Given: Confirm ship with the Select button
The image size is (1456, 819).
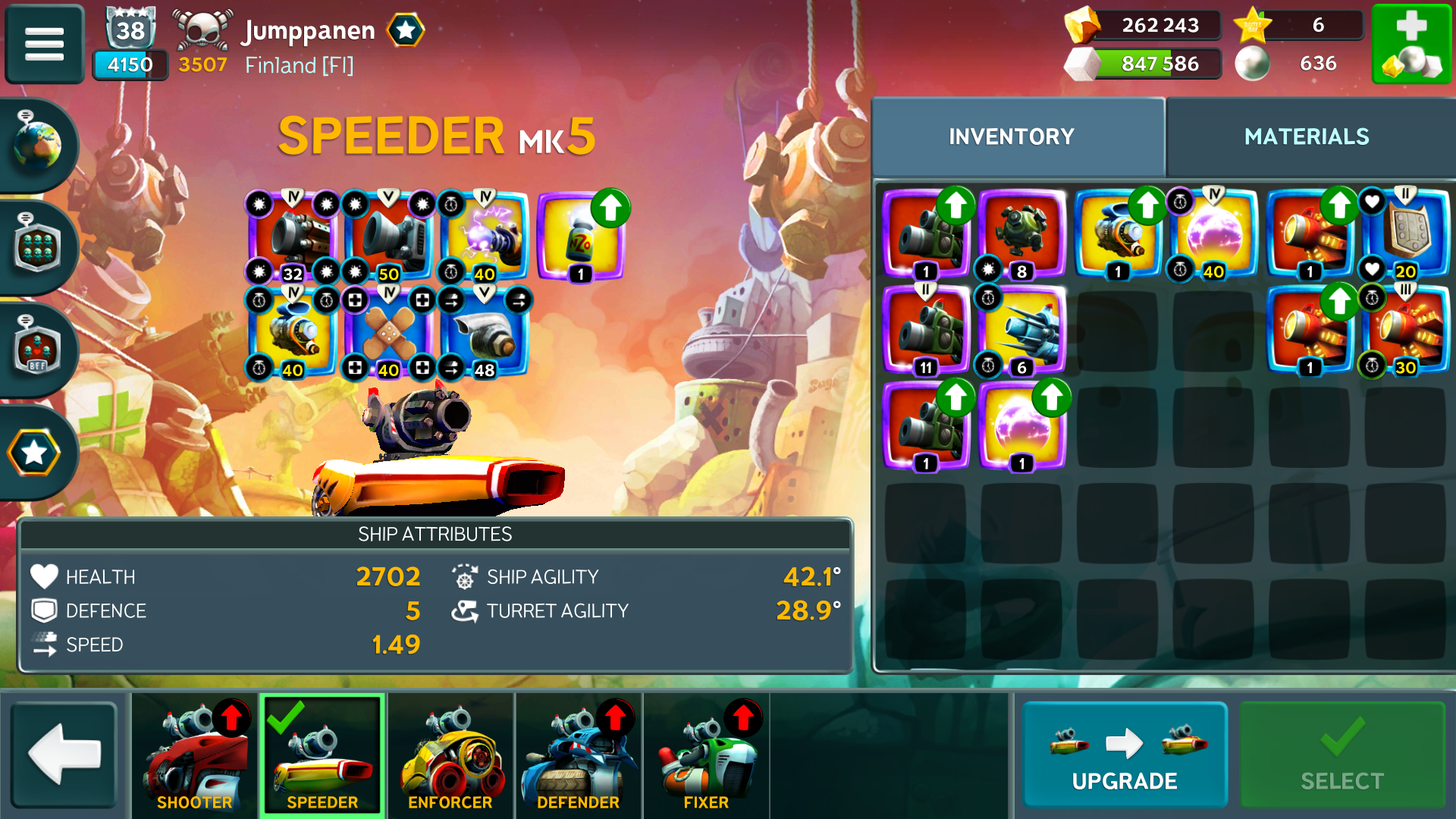Looking at the screenshot, I should click(1341, 755).
